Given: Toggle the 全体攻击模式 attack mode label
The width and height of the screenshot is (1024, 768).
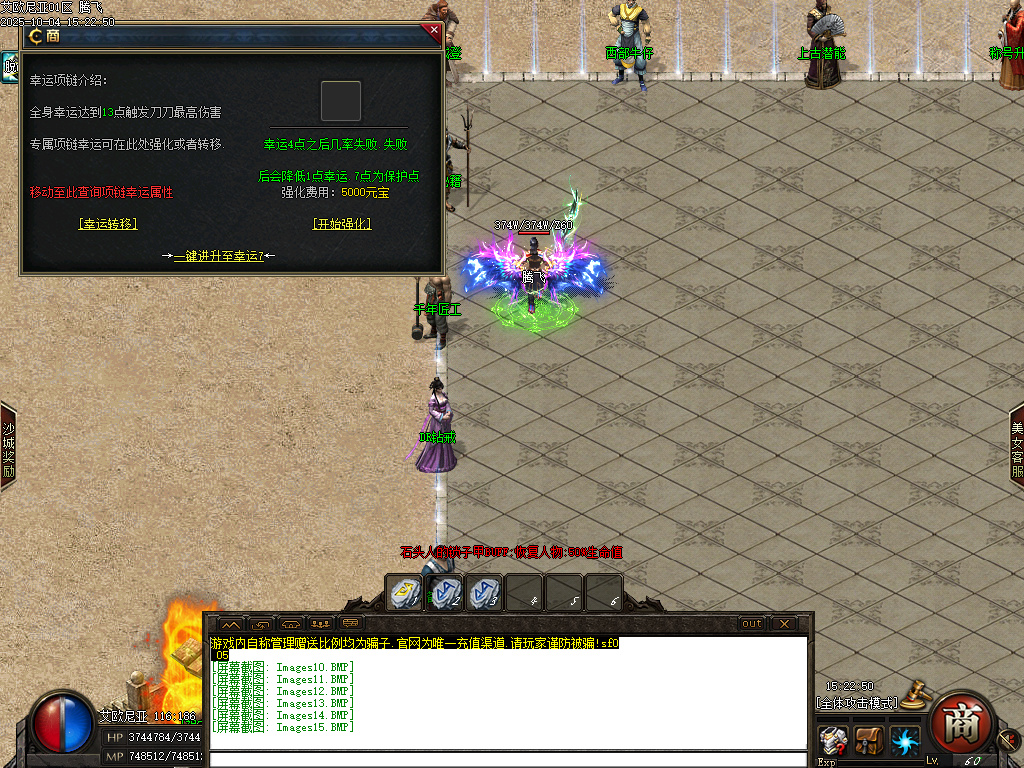Looking at the screenshot, I should point(857,703).
